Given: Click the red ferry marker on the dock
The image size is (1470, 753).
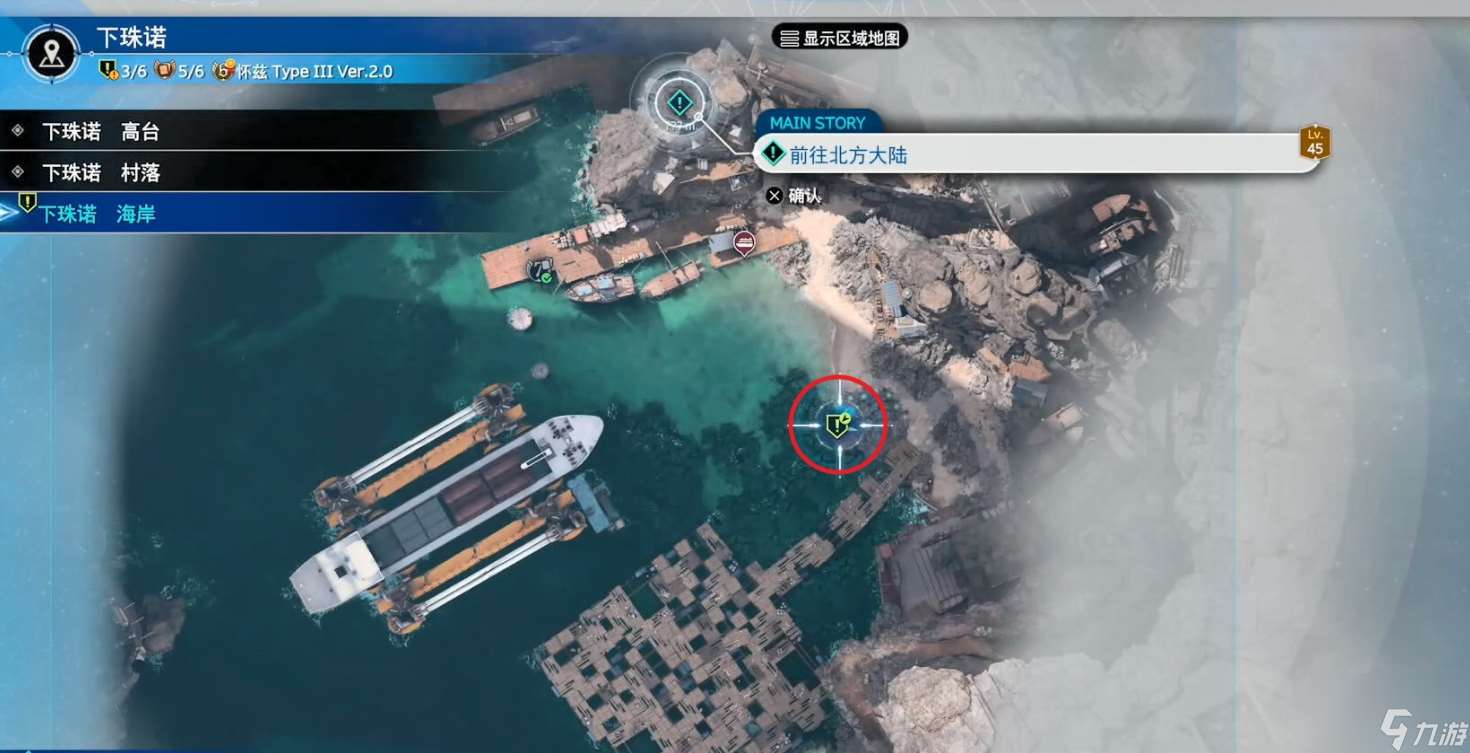Looking at the screenshot, I should 744,242.
